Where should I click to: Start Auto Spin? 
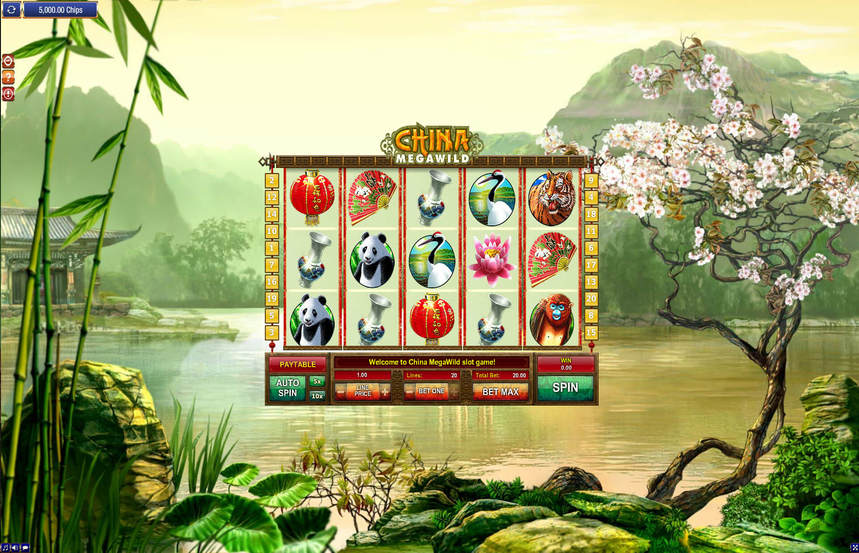pyautogui.click(x=287, y=388)
